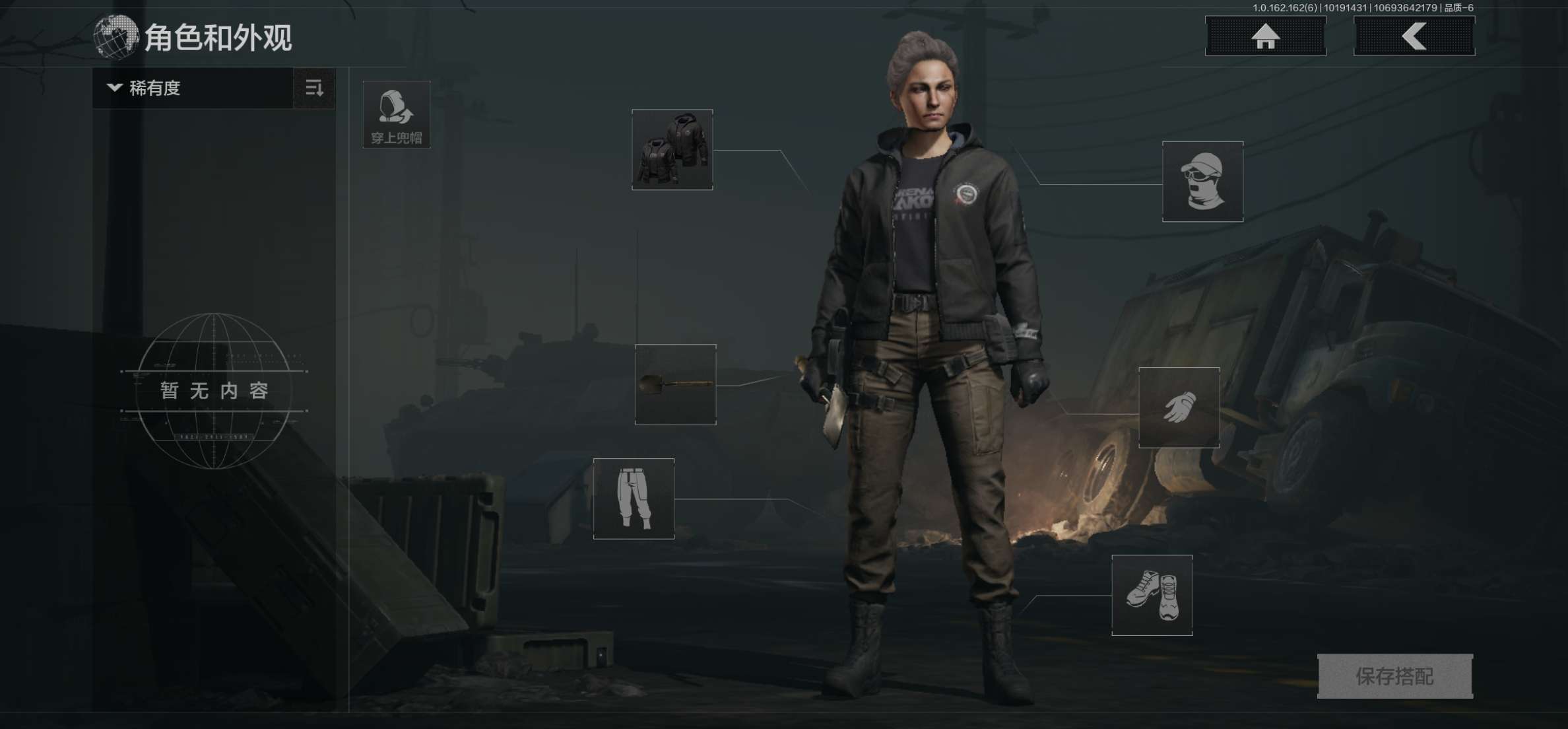Open the gloves equipment slot
This screenshot has width=1568, height=729.
1179,407
